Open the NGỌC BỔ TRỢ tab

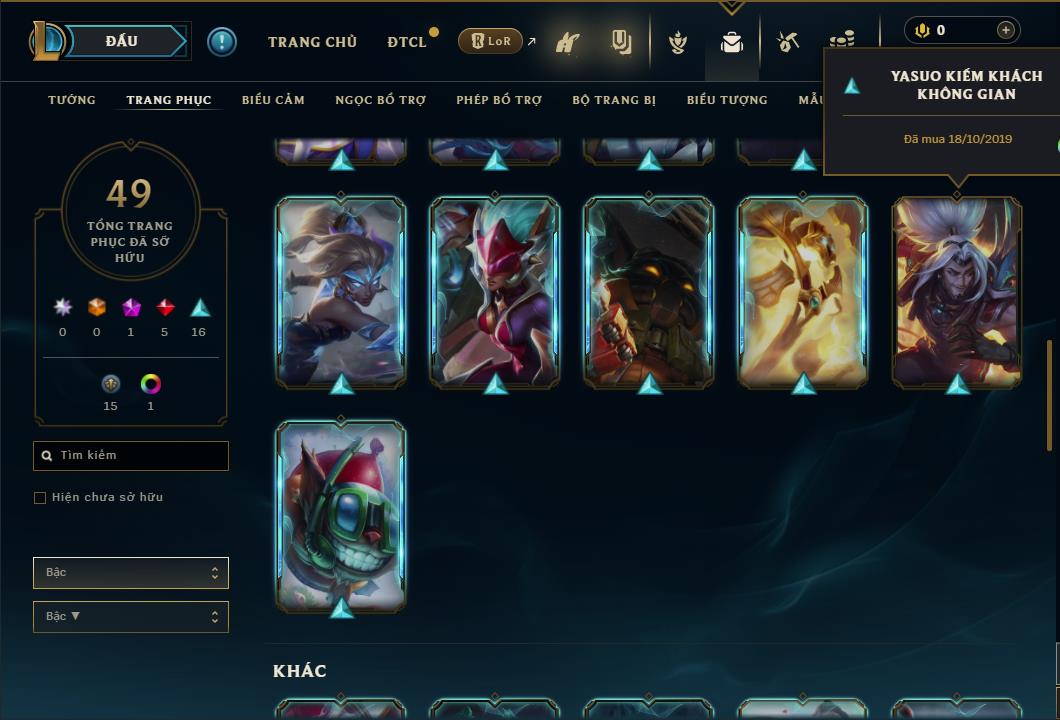[380, 100]
